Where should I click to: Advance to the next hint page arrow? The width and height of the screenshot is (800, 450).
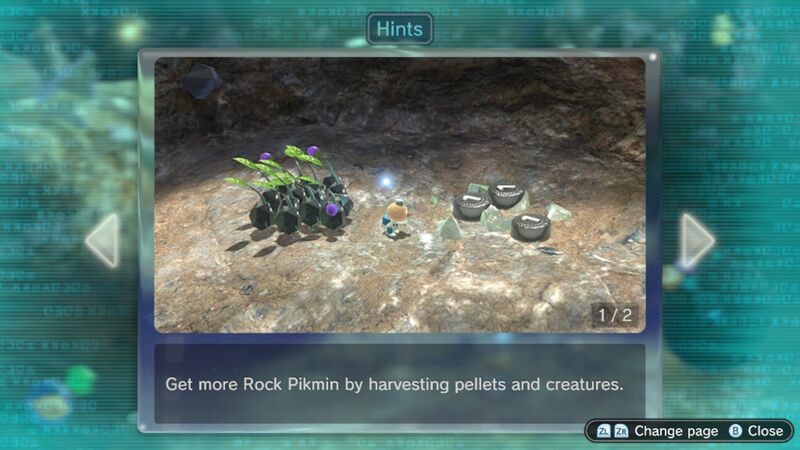pyautogui.click(x=697, y=240)
